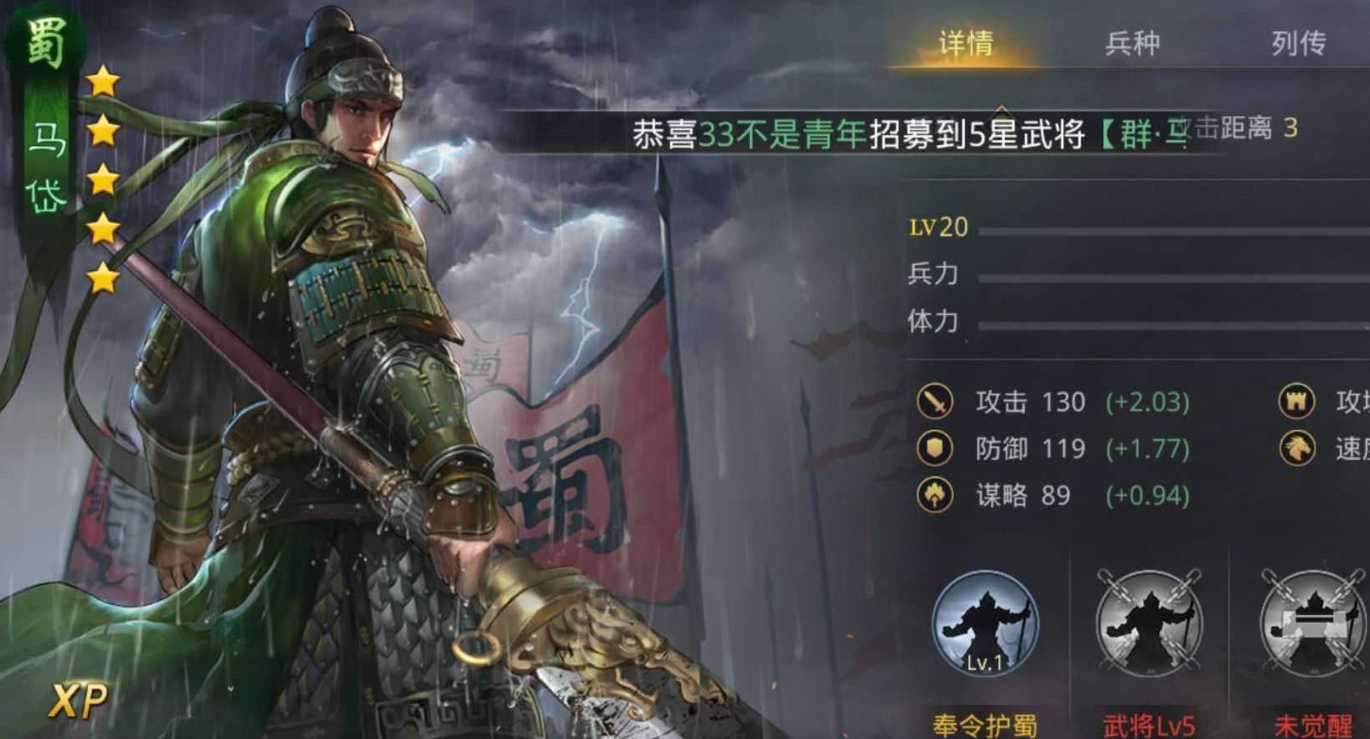Click the castle 攻城 siege stat icon

(1297, 401)
